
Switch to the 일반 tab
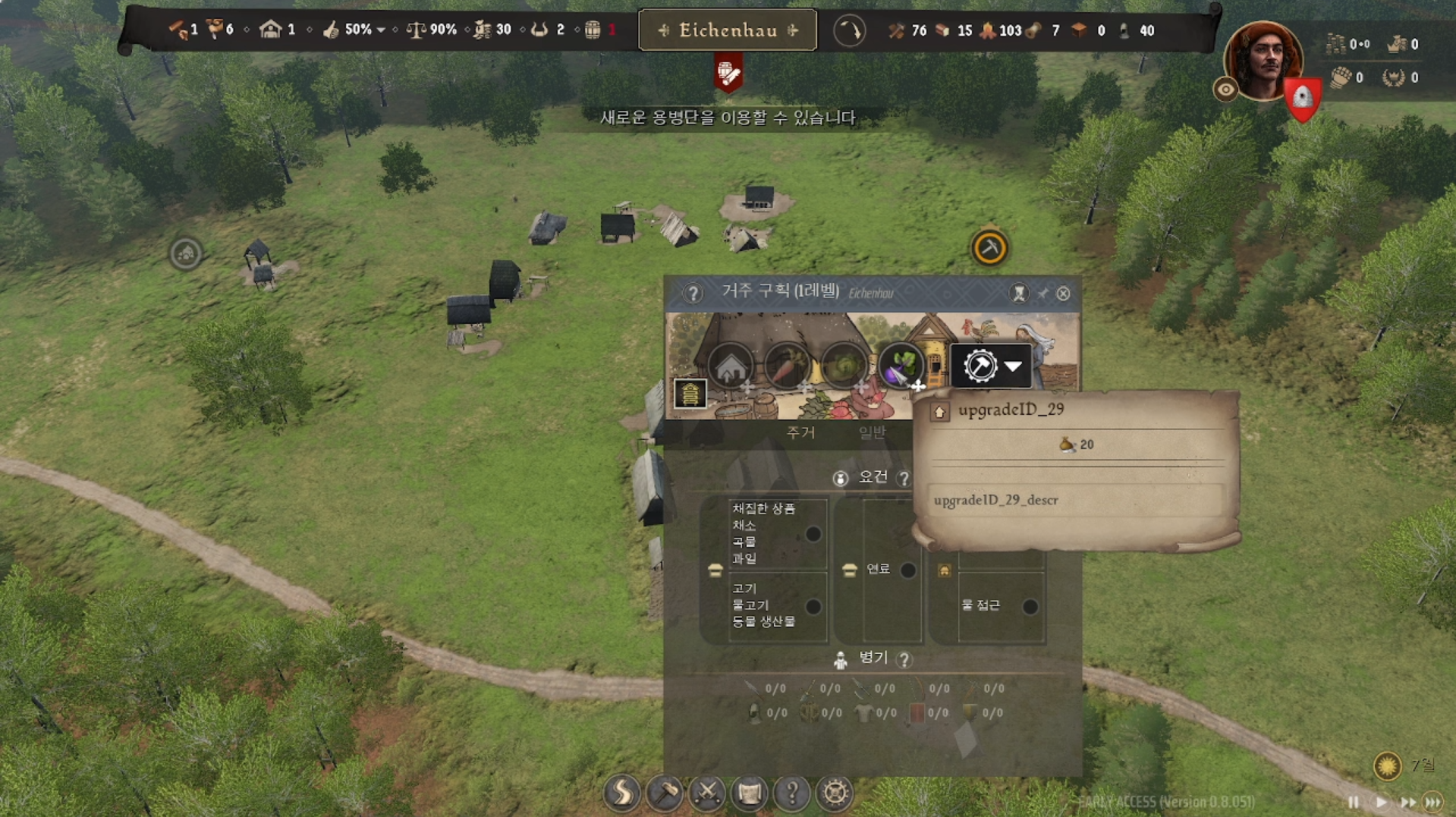click(872, 432)
